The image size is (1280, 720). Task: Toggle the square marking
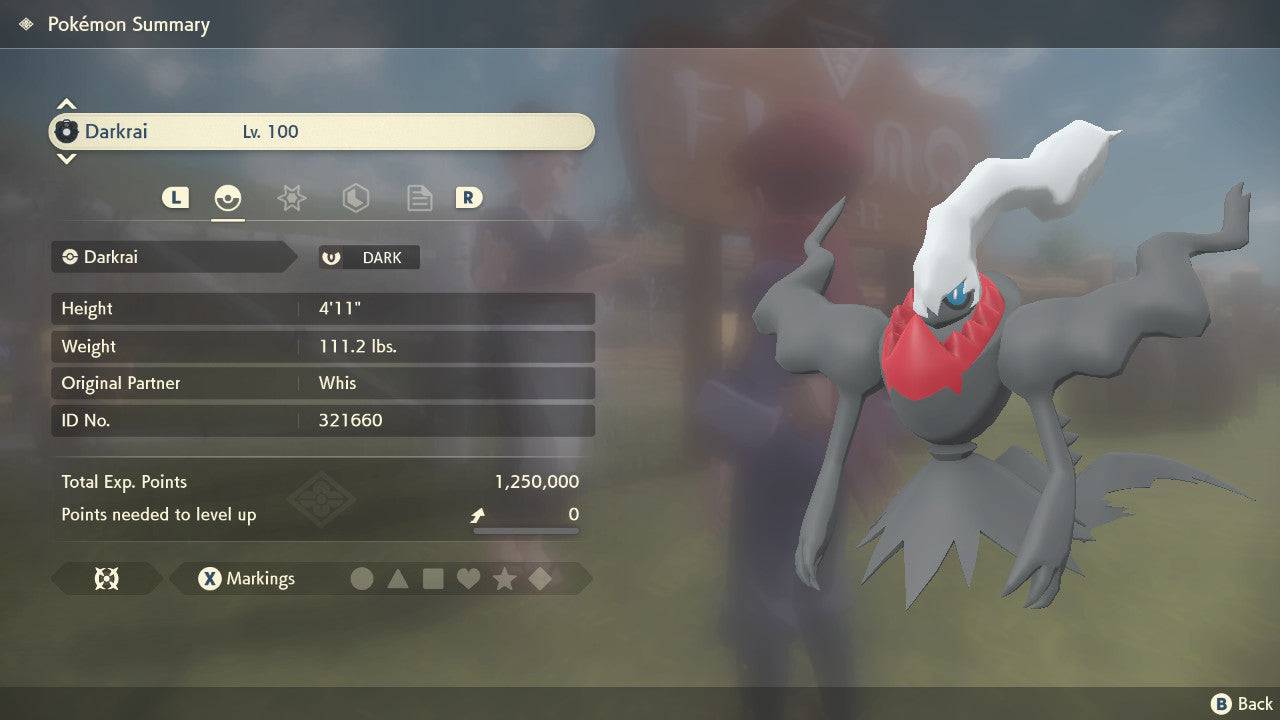pos(433,578)
